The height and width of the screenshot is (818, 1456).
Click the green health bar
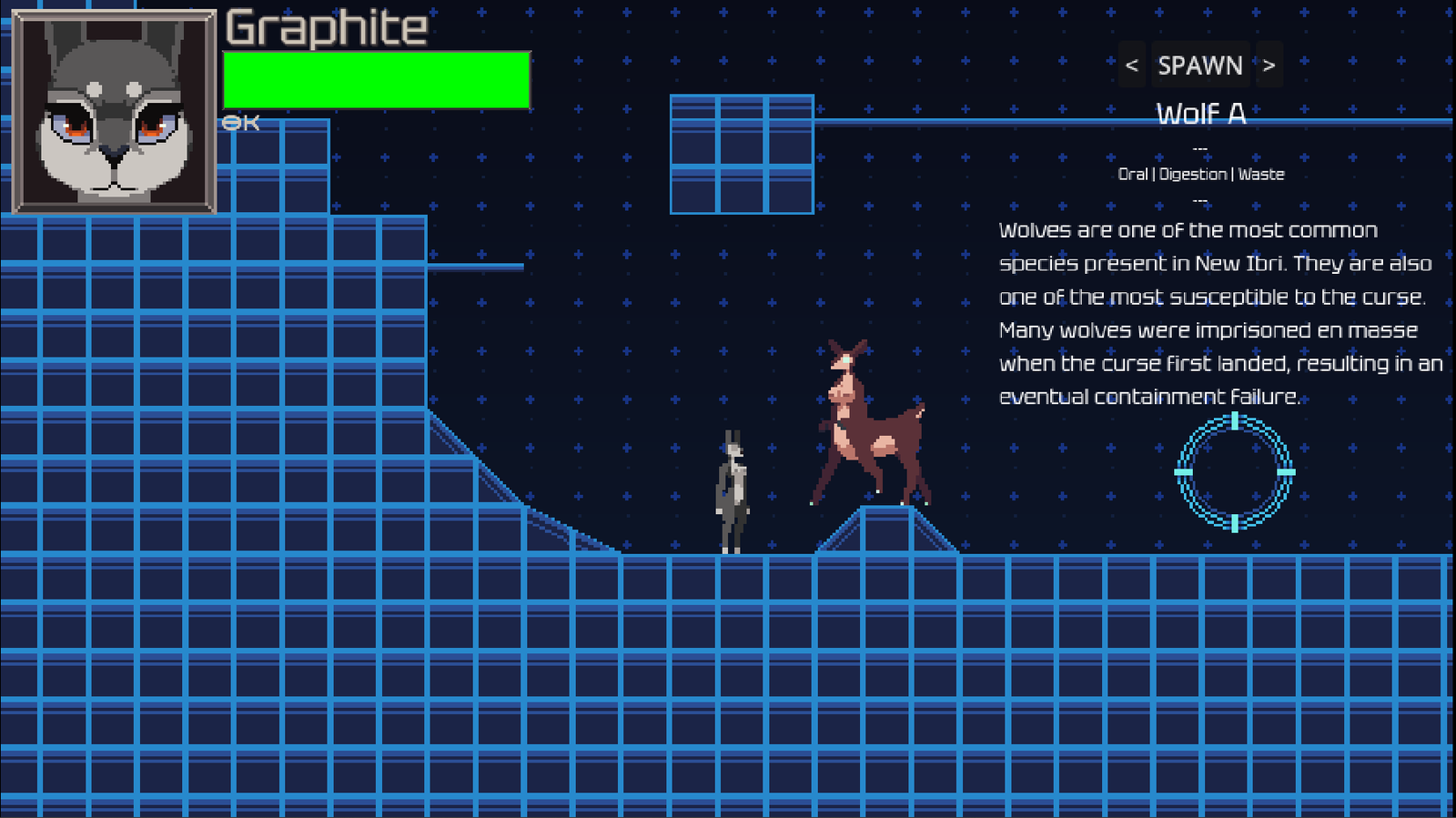tap(377, 81)
